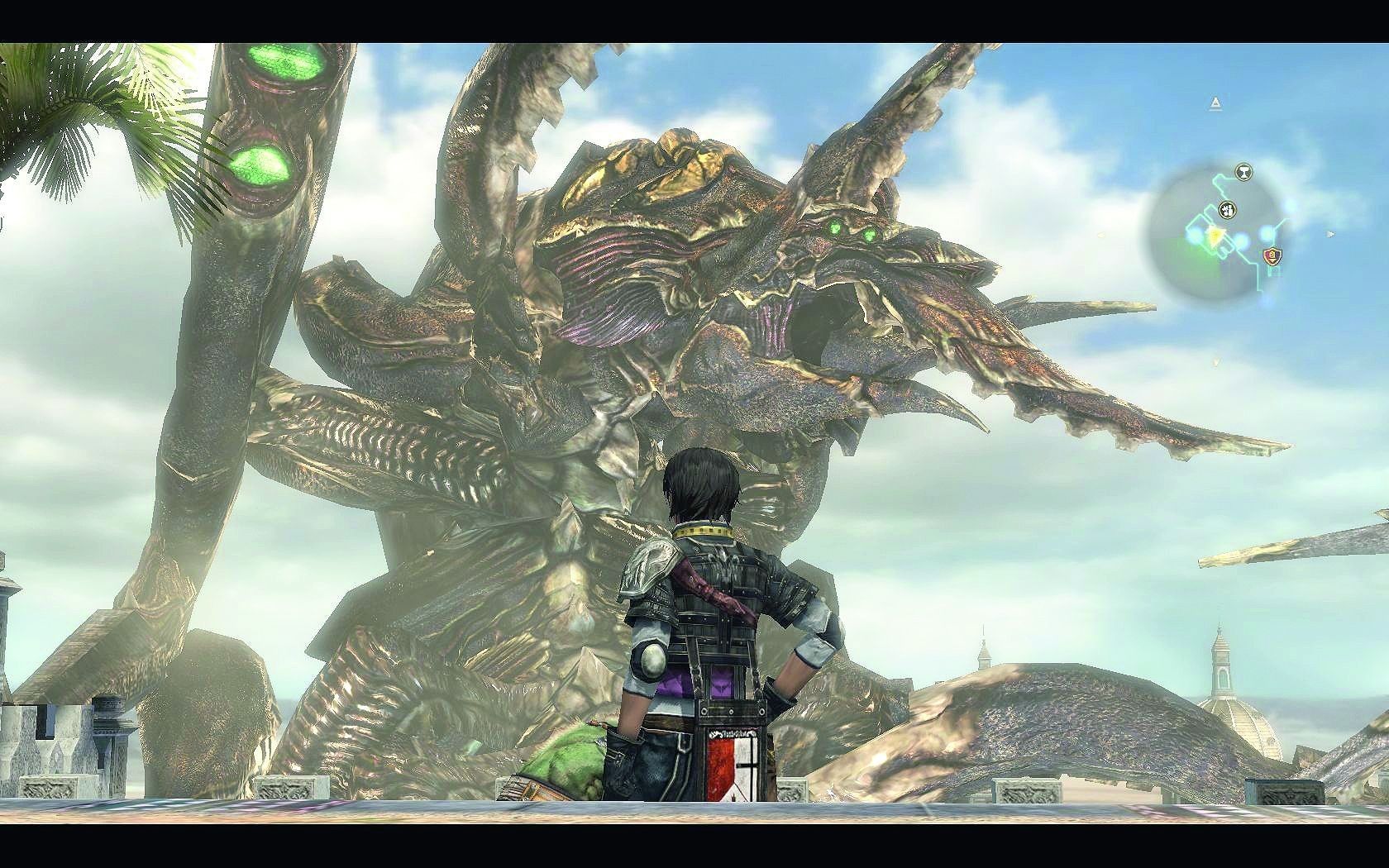Click the yellow player arrow on the minimap
The width and height of the screenshot is (1389, 868).
[1216, 236]
